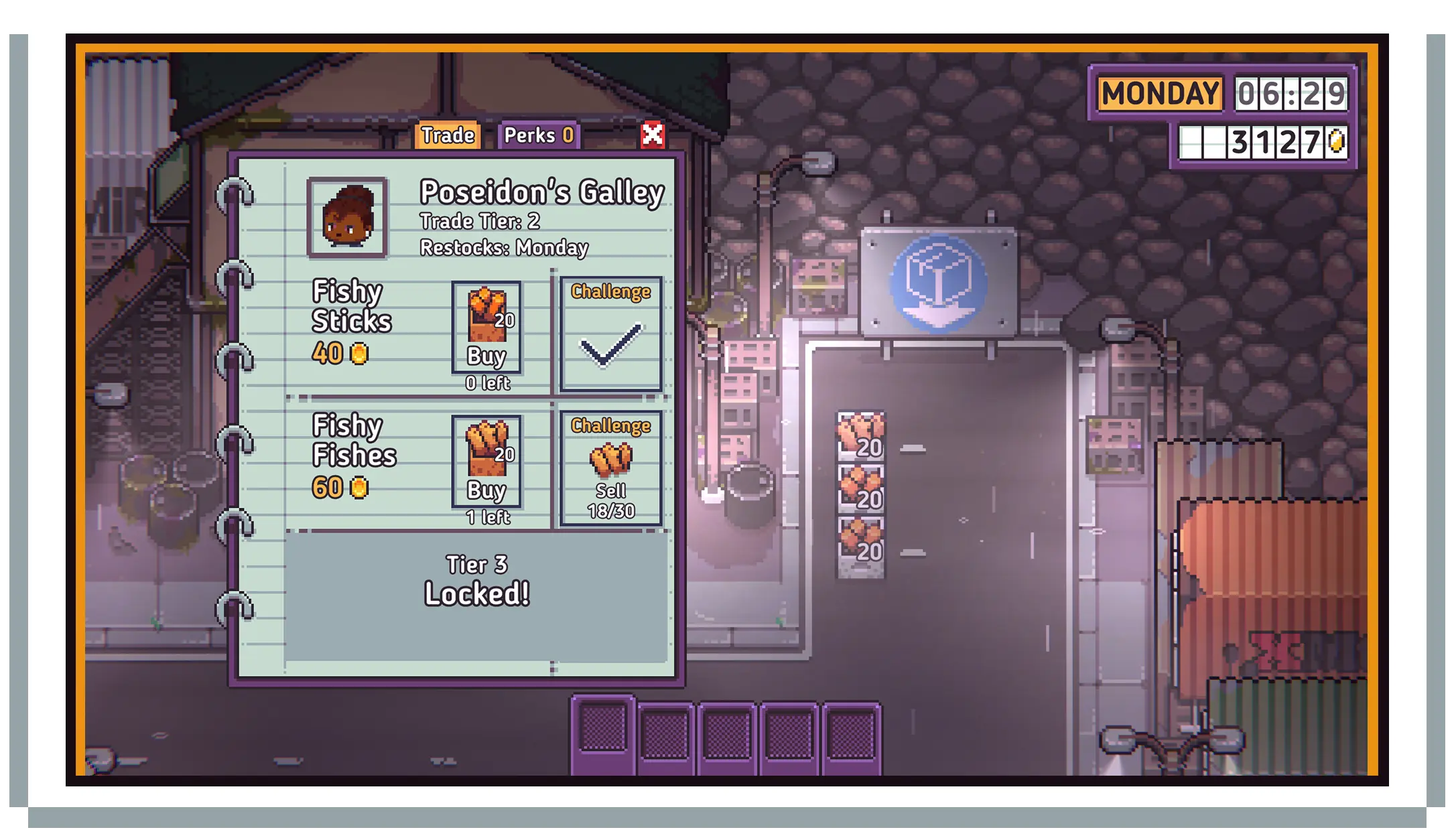
Task: Close the Poseidon's Galley trade window
Action: [x=652, y=135]
